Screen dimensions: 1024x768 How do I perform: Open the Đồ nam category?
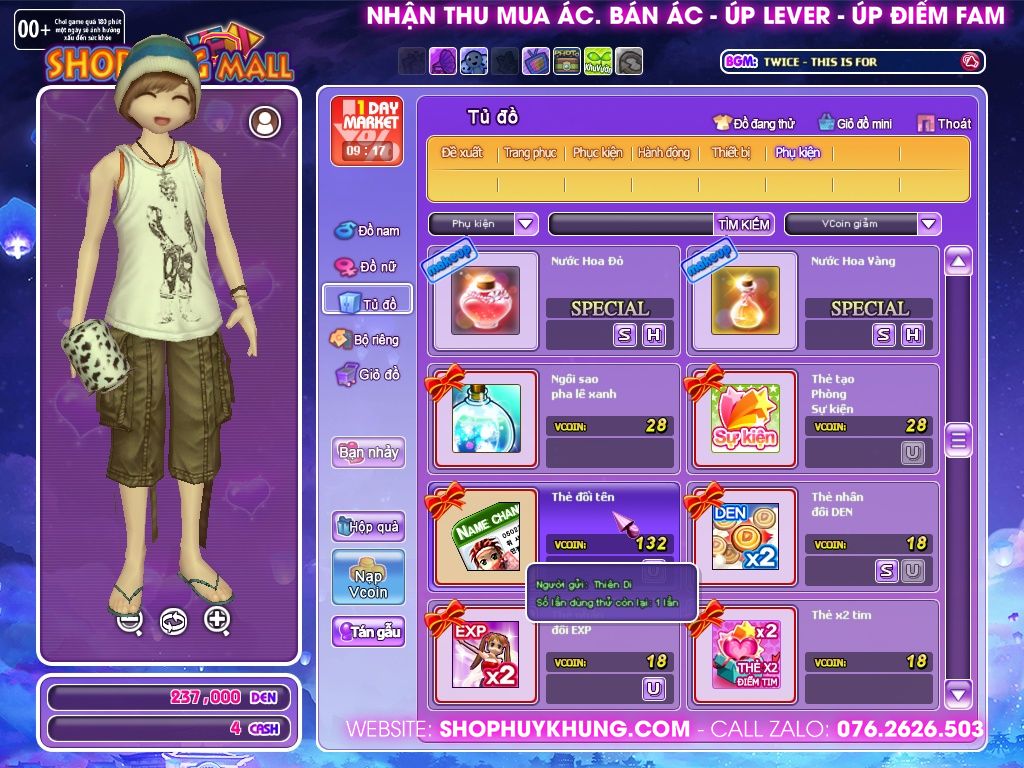(367, 230)
